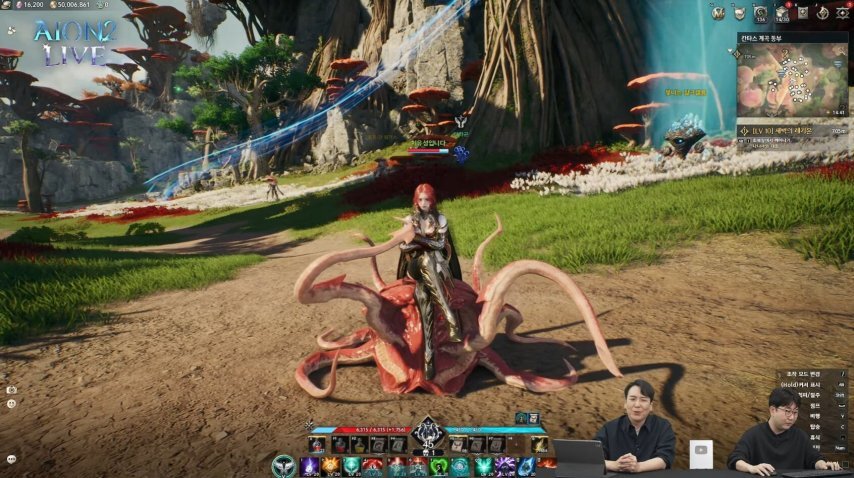Open the chat bubble icon at bottom-left

click(11, 459)
